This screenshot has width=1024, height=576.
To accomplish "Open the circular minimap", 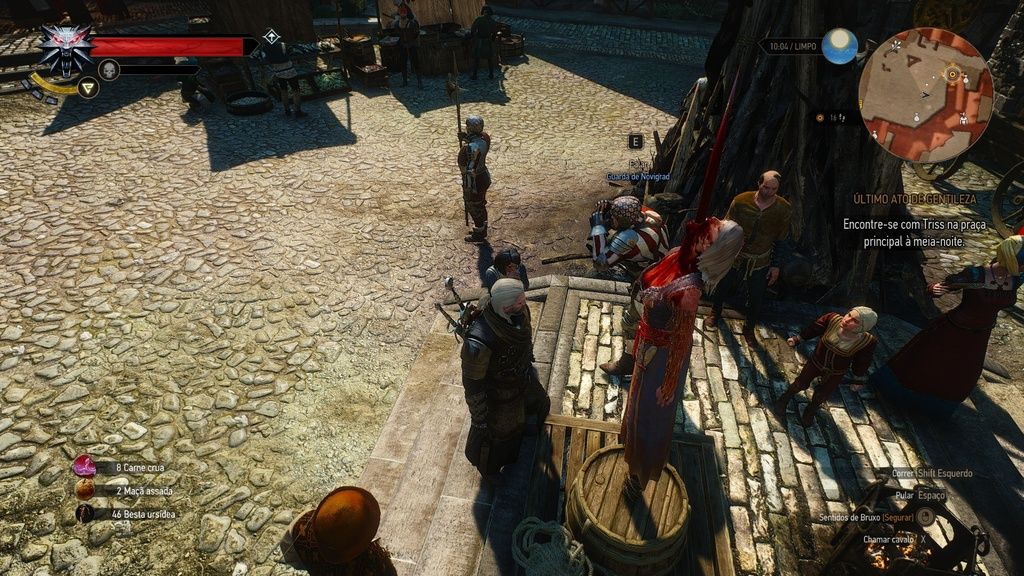I will (926, 94).
